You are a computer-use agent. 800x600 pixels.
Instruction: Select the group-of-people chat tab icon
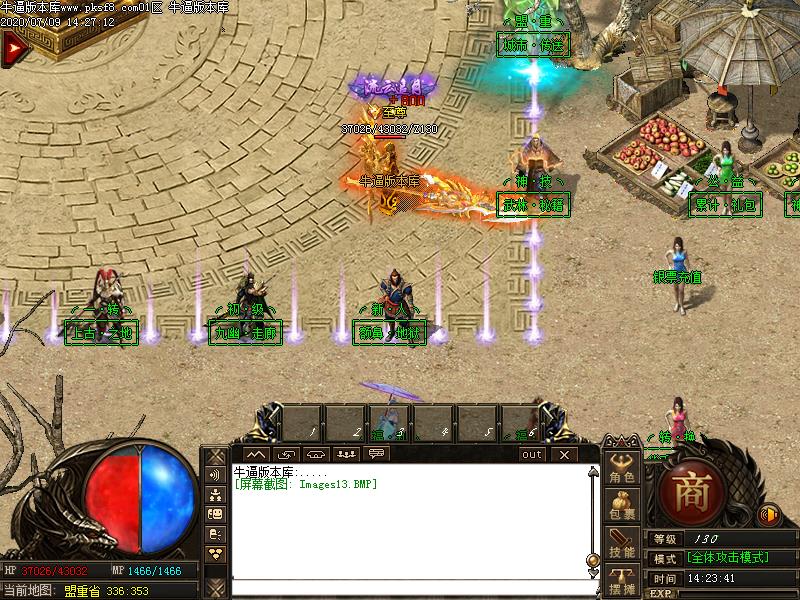coord(346,454)
